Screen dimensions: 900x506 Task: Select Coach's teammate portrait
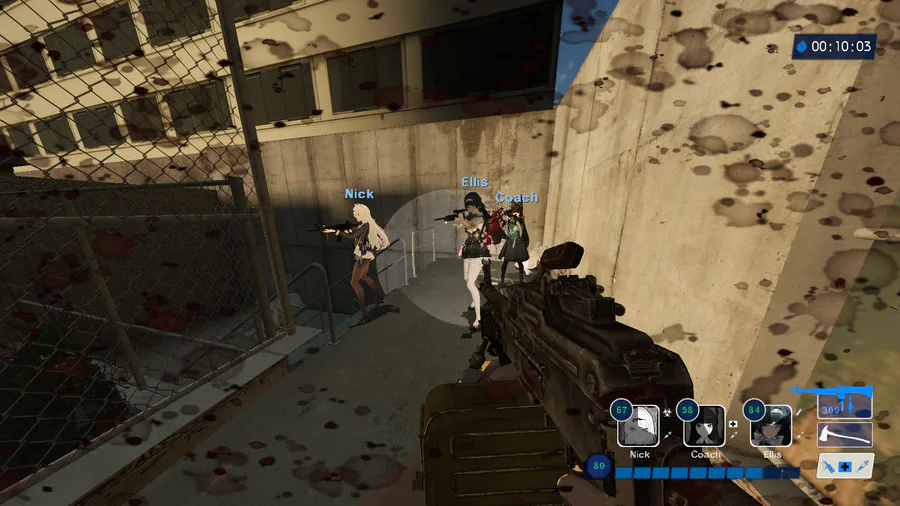pyautogui.click(x=704, y=426)
